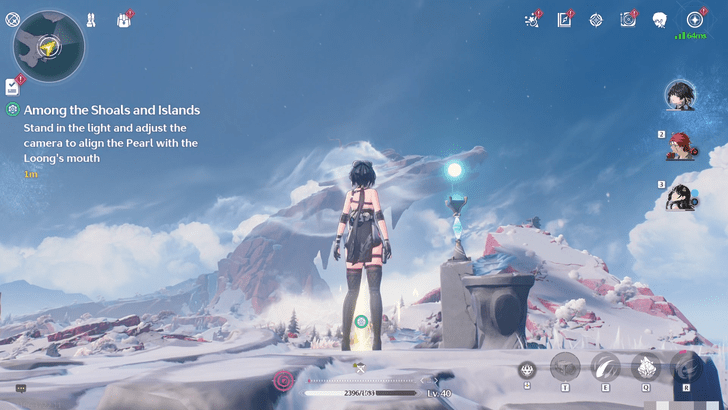This screenshot has width=728, height=410.
Task: Trigger the Echo skill crystal icon
Action: click(x=646, y=367)
